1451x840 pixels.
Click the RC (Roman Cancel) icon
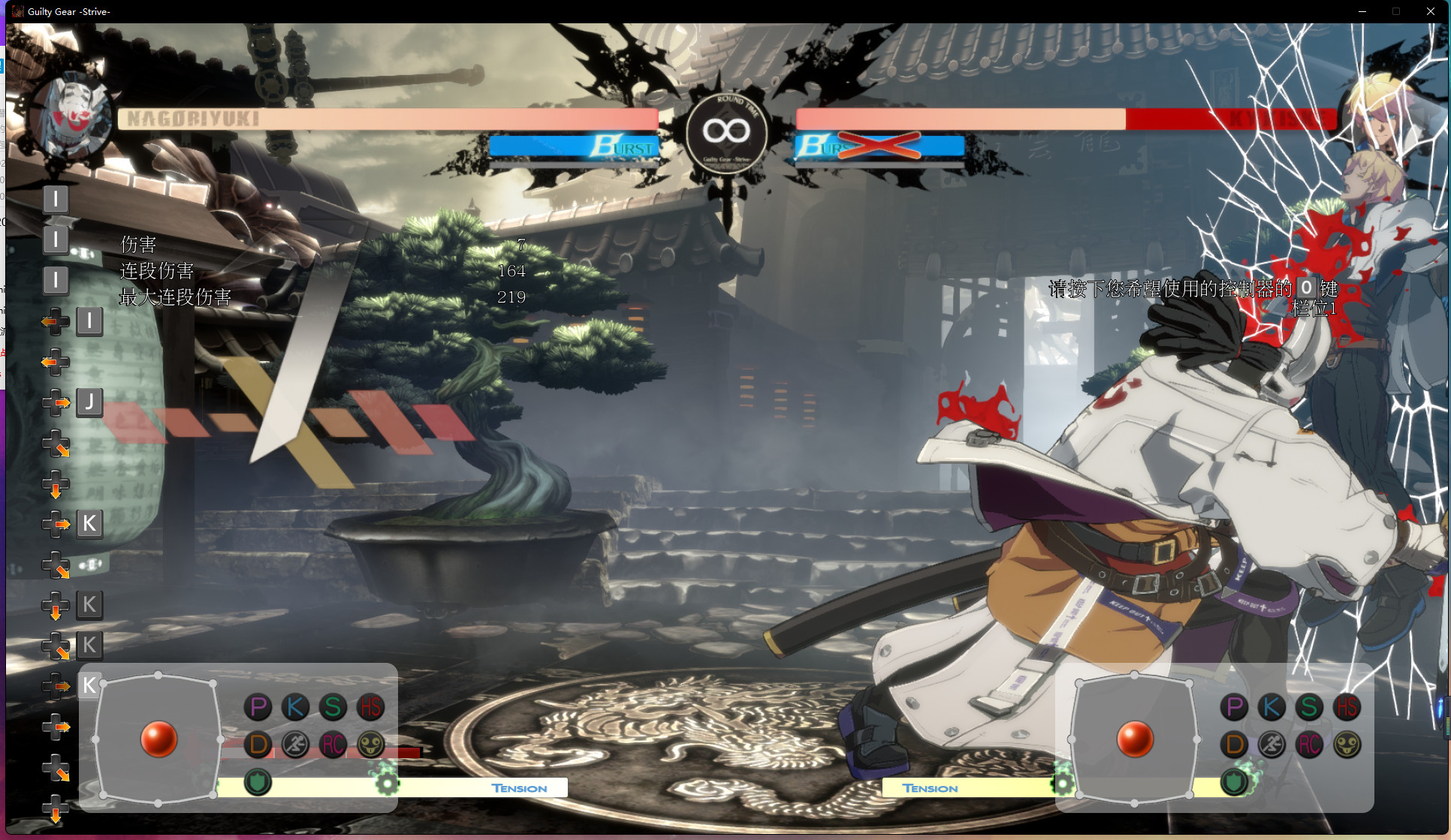[x=333, y=745]
